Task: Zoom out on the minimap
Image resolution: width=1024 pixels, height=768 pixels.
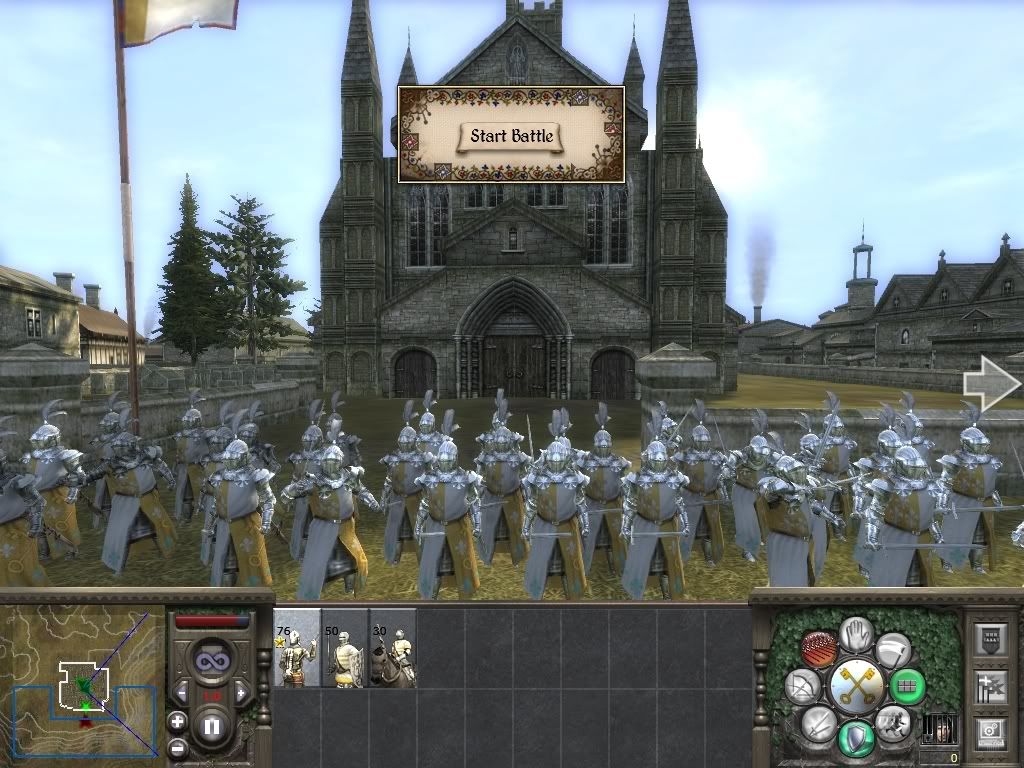Action: point(177,747)
